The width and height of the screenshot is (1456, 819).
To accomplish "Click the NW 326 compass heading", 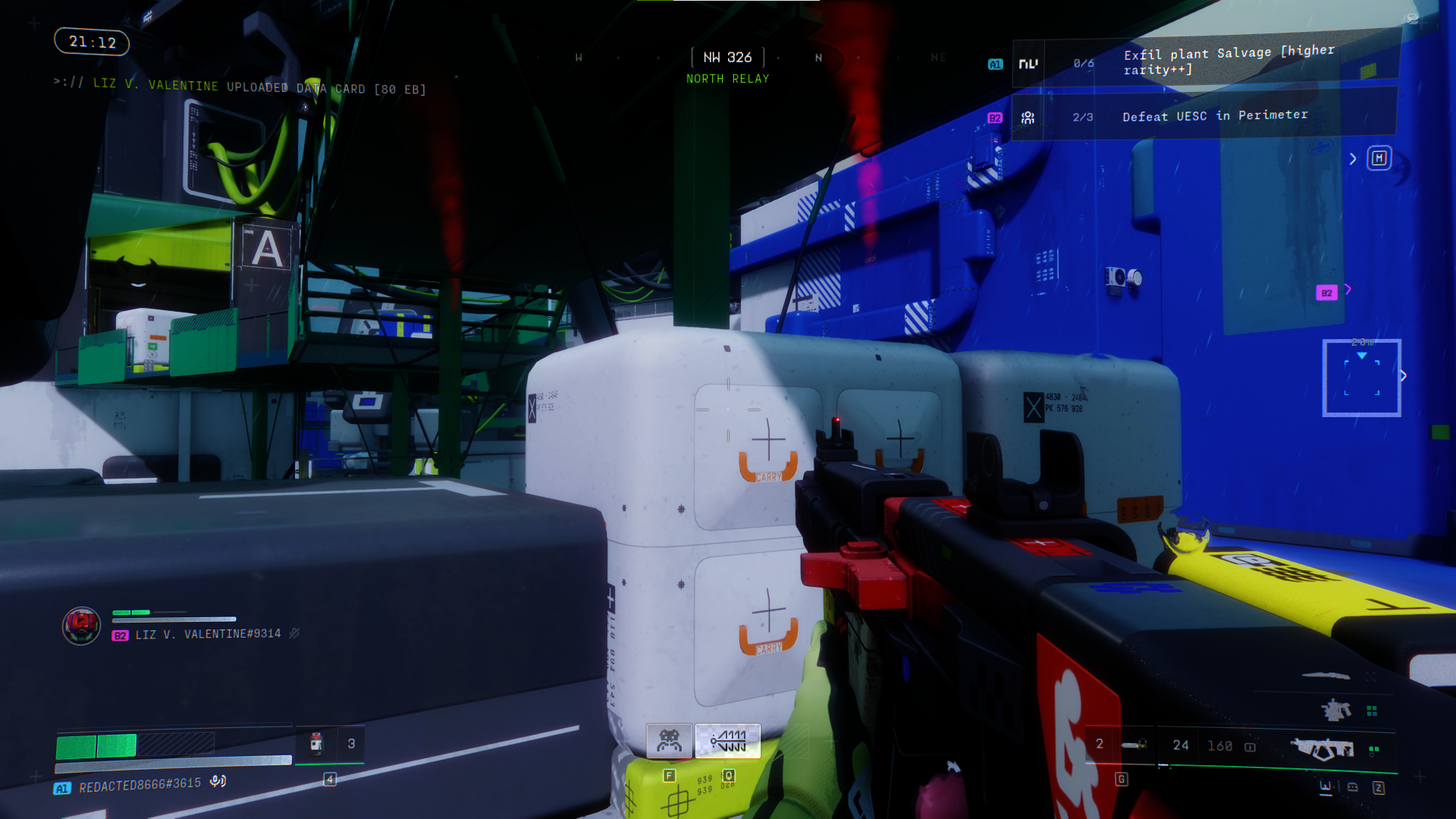I will [727, 58].
